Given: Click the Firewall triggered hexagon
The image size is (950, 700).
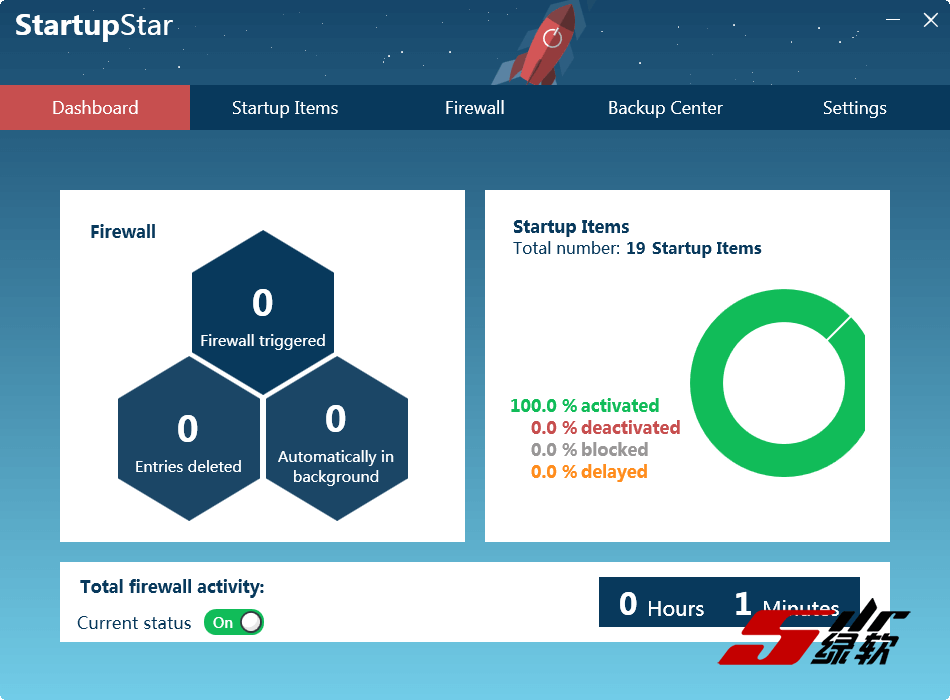Looking at the screenshot, I should 262,313.
